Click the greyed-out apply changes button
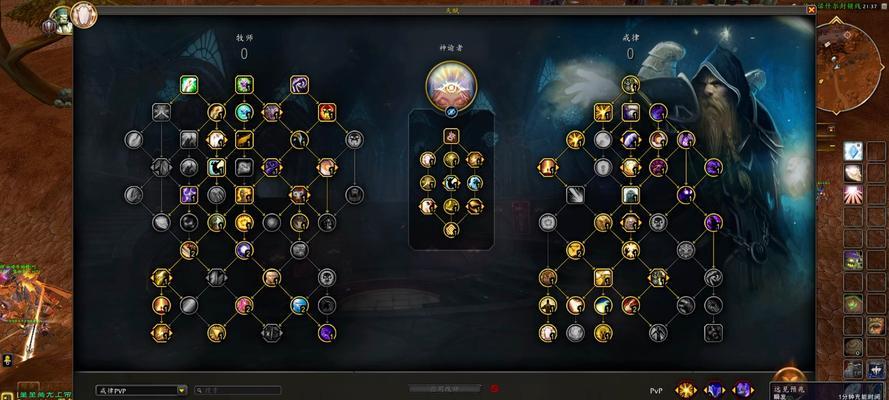 tap(443, 389)
